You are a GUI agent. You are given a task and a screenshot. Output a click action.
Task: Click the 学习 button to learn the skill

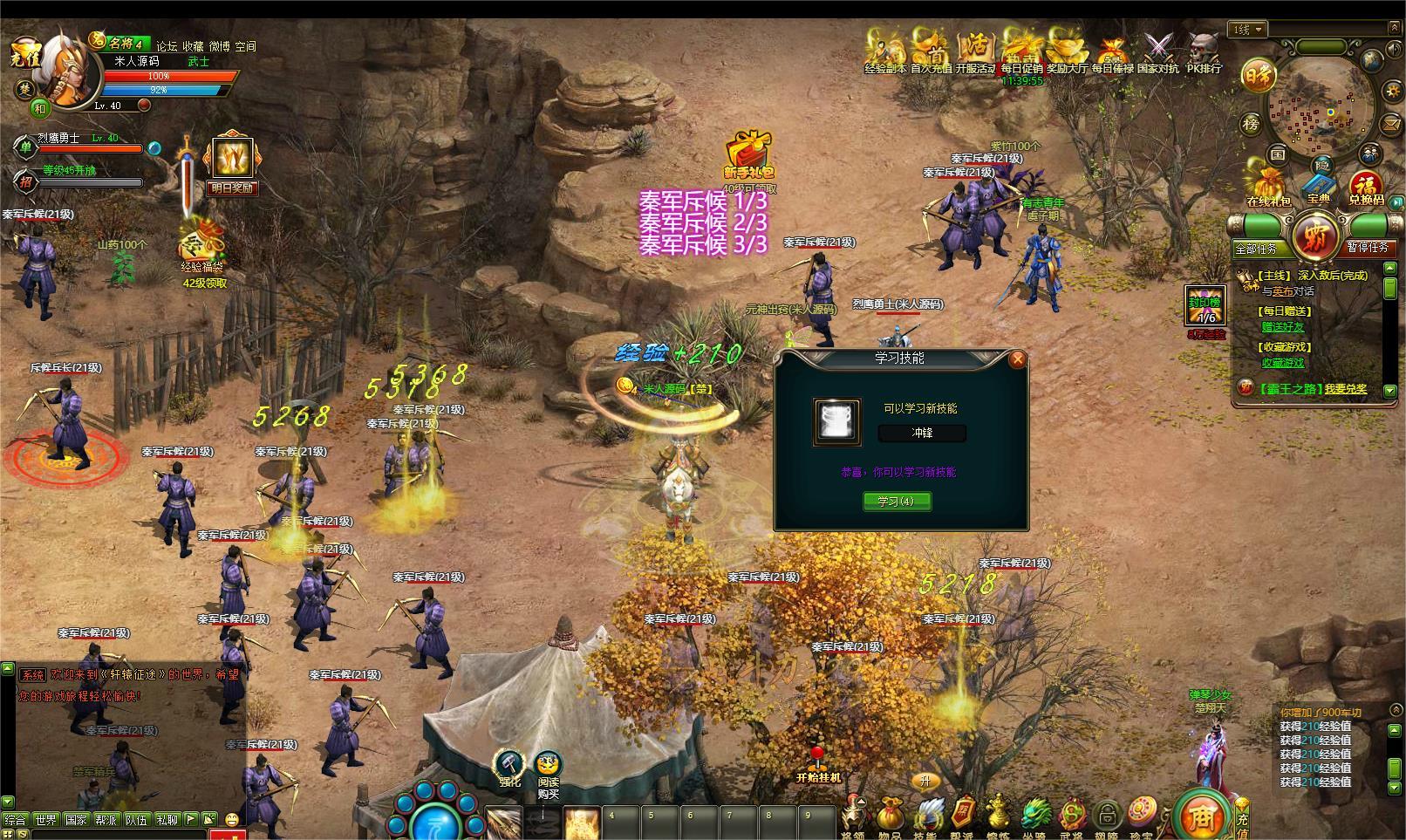click(896, 501)
